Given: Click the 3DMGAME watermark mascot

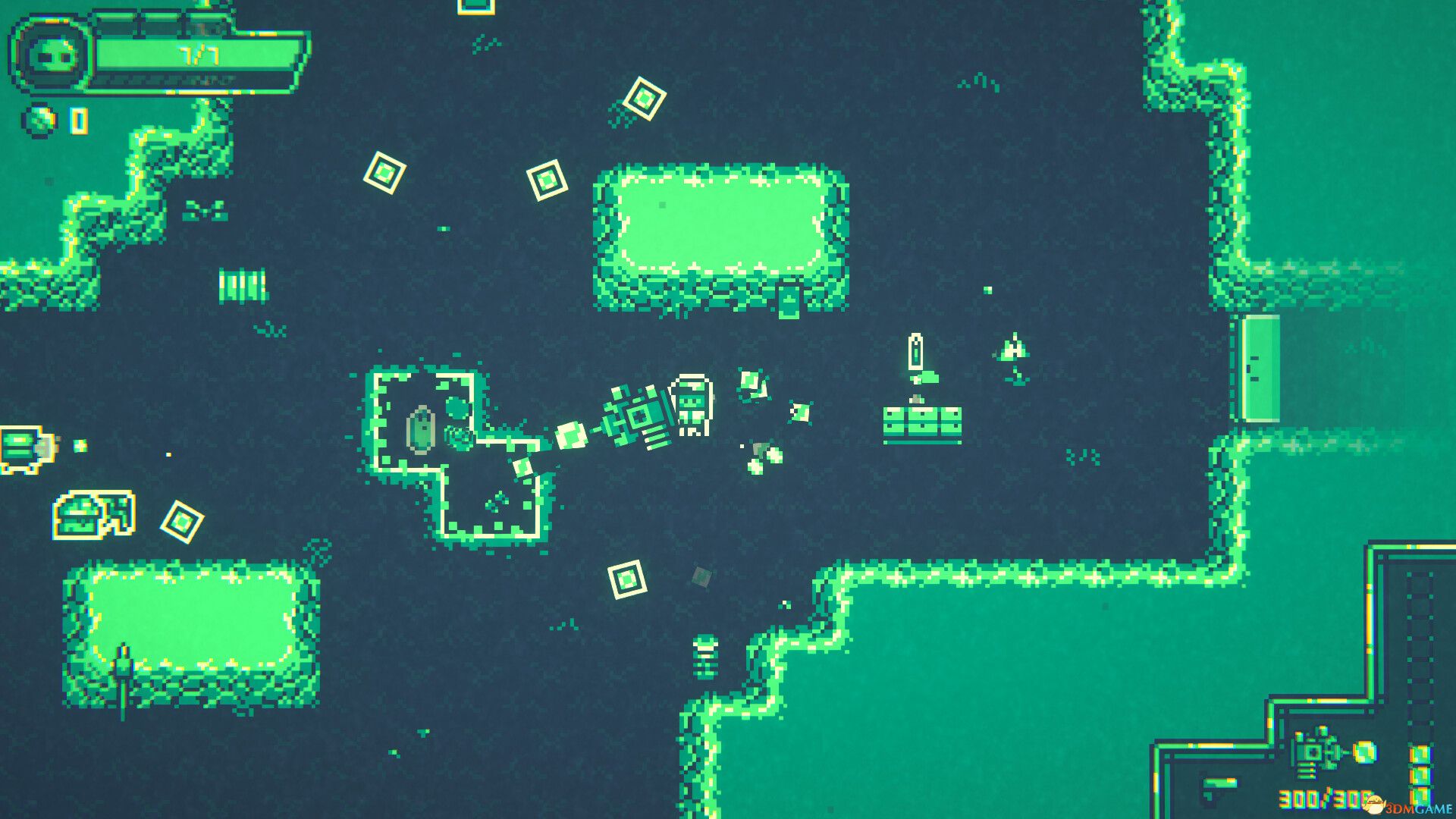Looking at the screenshot, I should [x=1374, y=802].
